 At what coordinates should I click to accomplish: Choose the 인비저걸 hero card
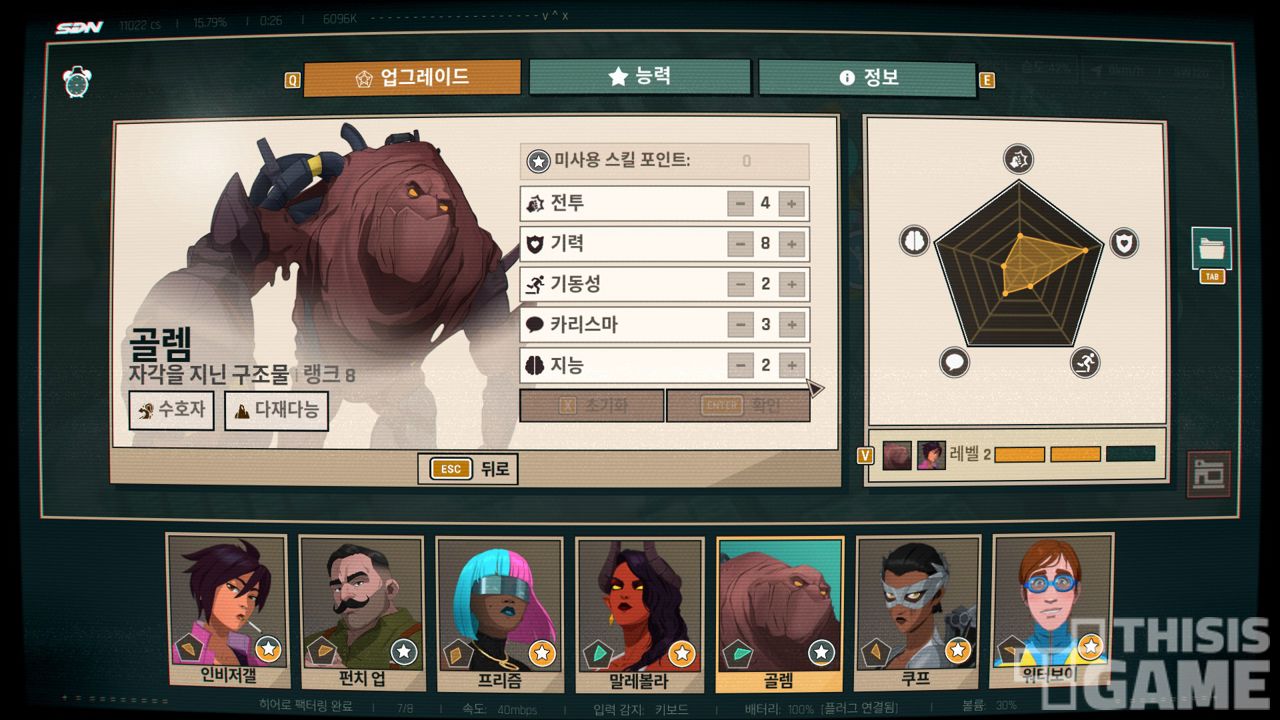226,612
